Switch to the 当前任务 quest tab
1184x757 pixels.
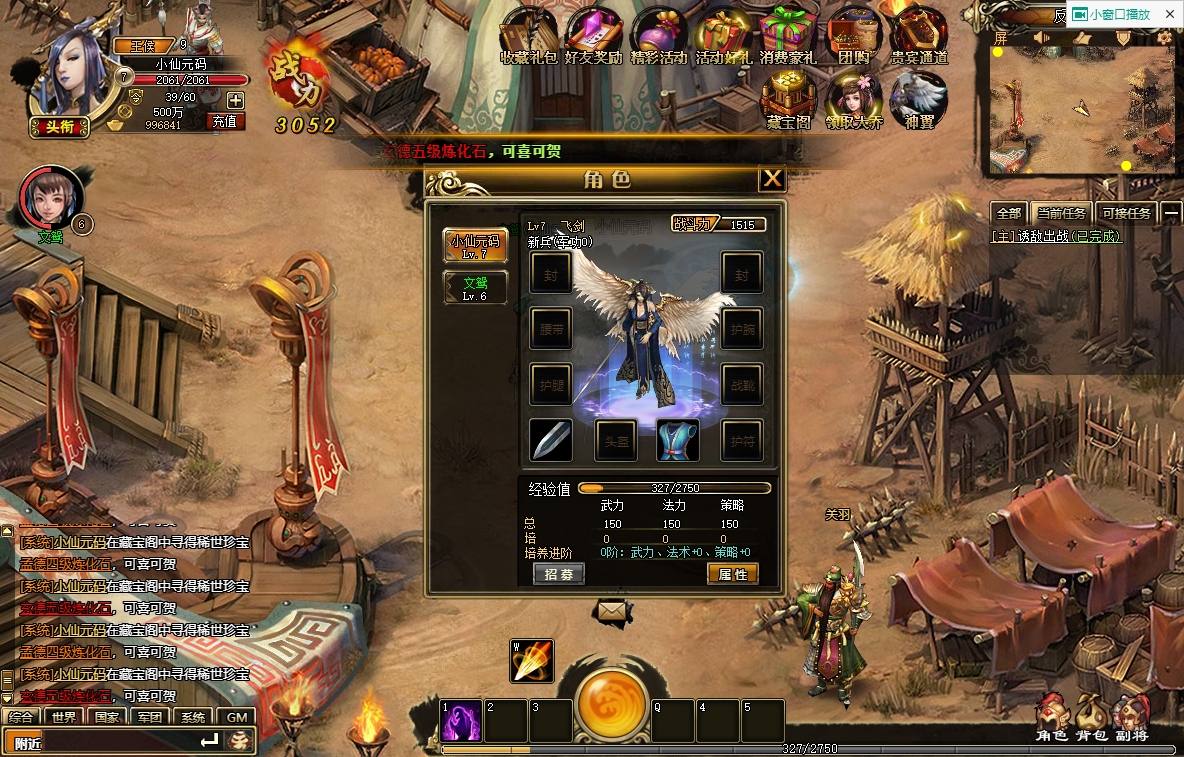pyautogui.click(x=1061, y=213)
